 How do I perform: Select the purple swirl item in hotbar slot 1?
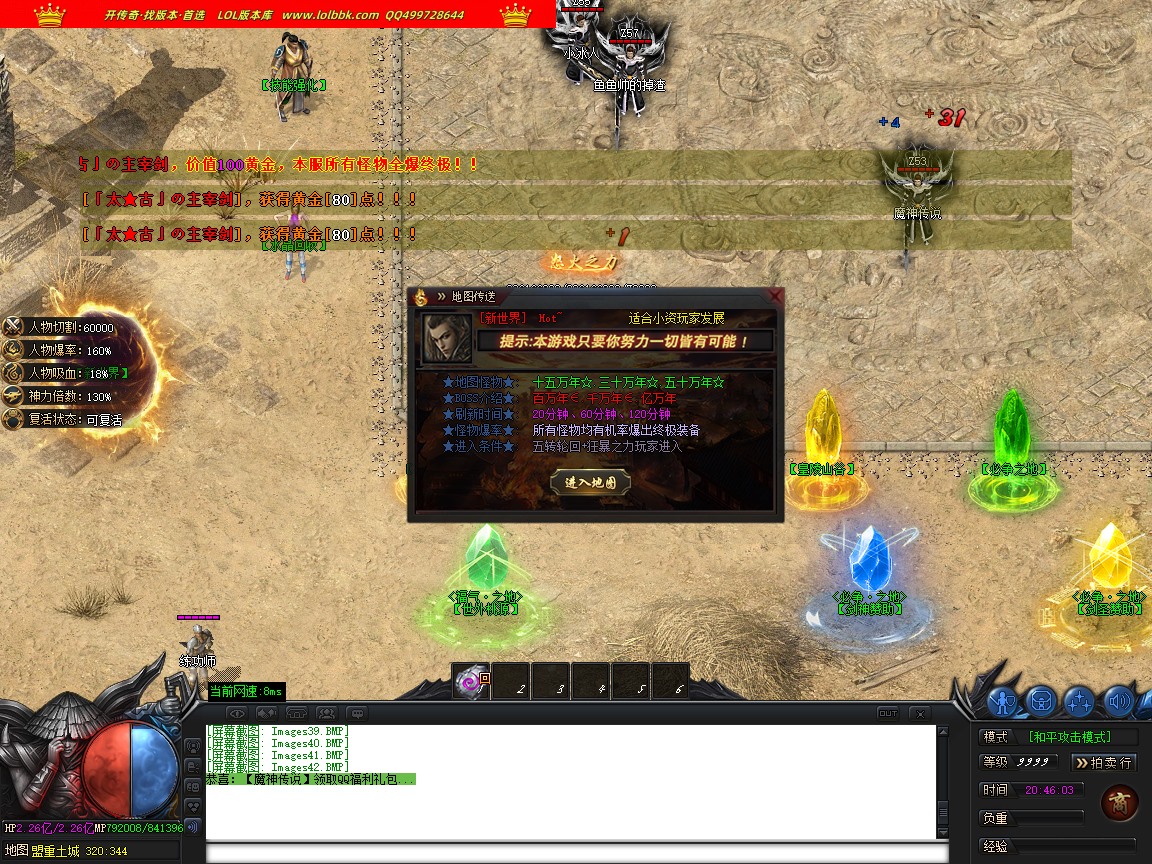pyautogui.click(x=470, y=682)
